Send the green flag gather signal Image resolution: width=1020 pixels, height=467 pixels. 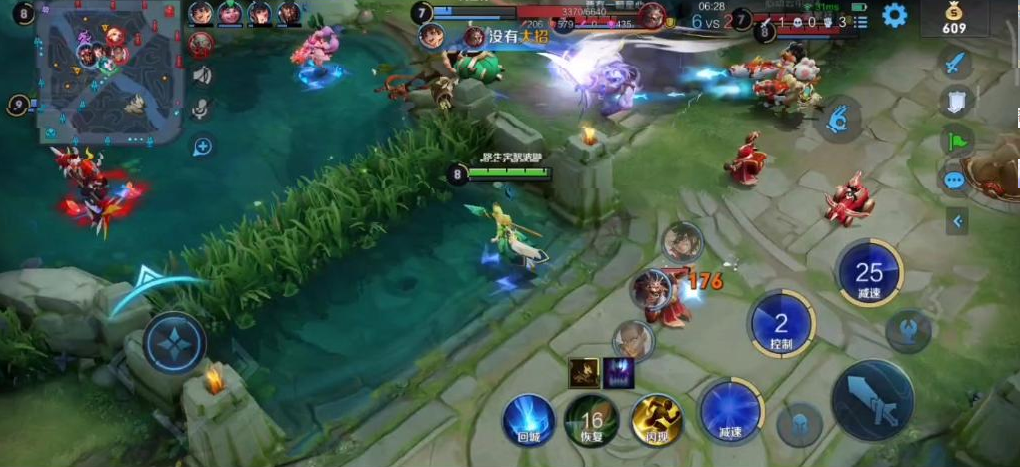[955, 140]
